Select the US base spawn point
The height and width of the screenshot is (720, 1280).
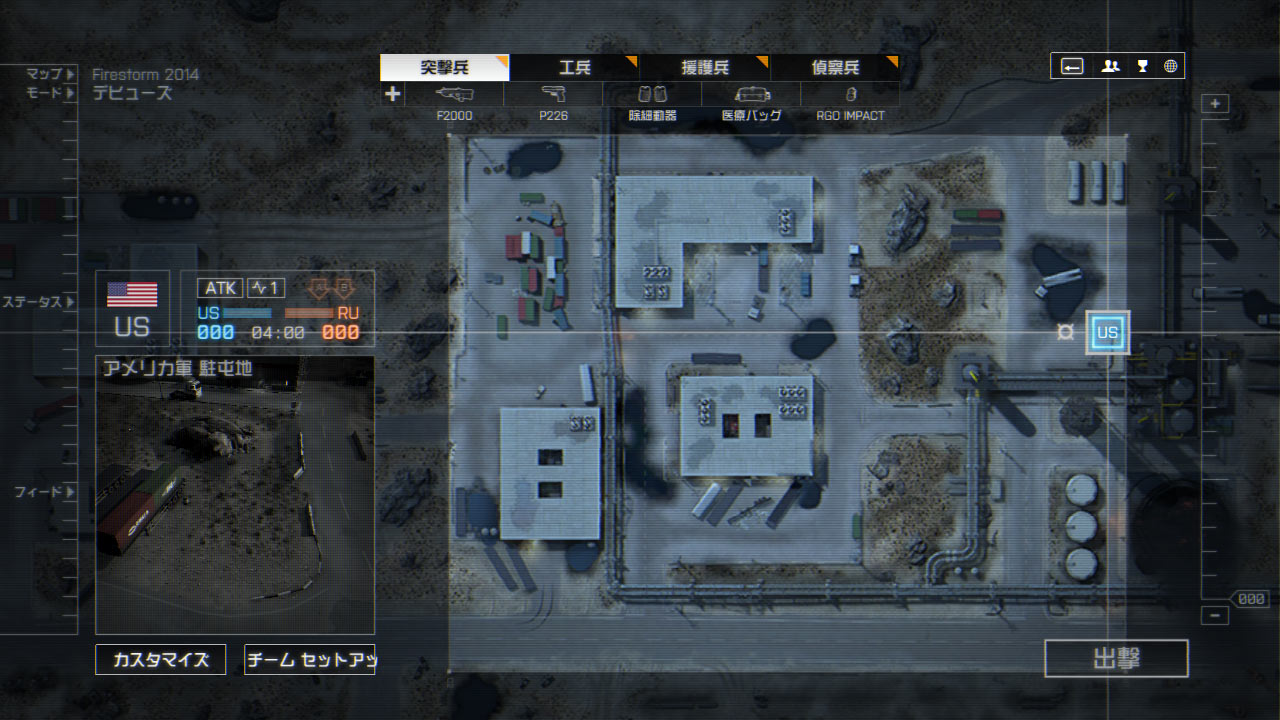pyautogui.click(x=1108, y=332)
